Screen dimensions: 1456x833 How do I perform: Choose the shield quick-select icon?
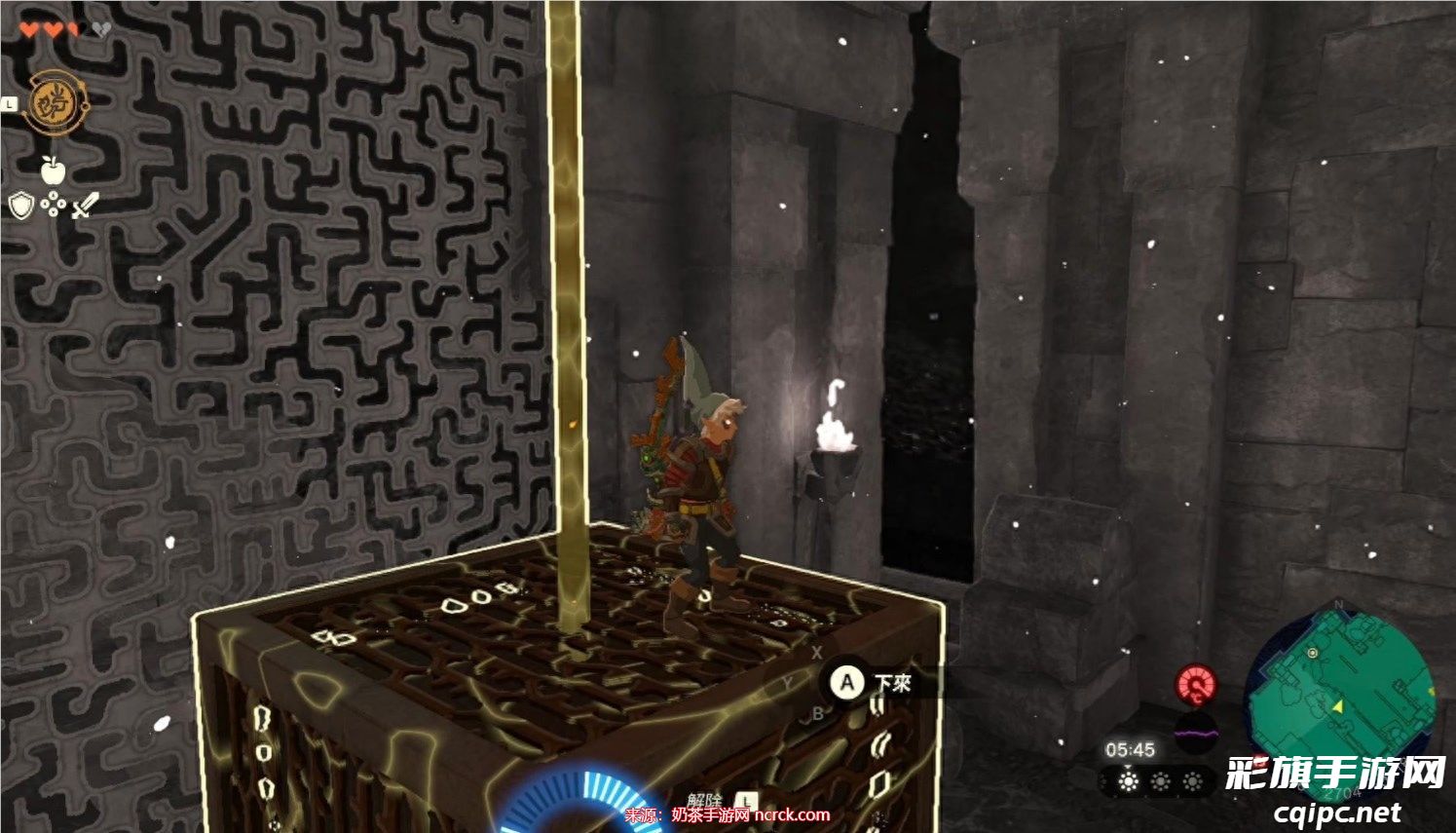click(x=21, y=206)
